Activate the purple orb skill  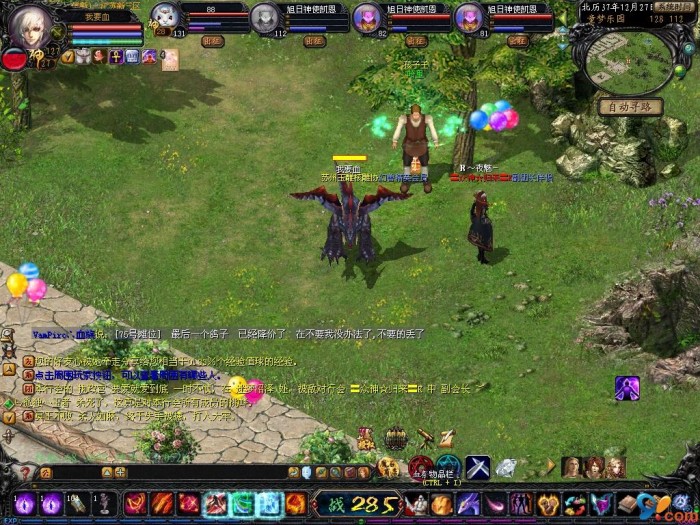pyautogui.click(x=25, y=504)
